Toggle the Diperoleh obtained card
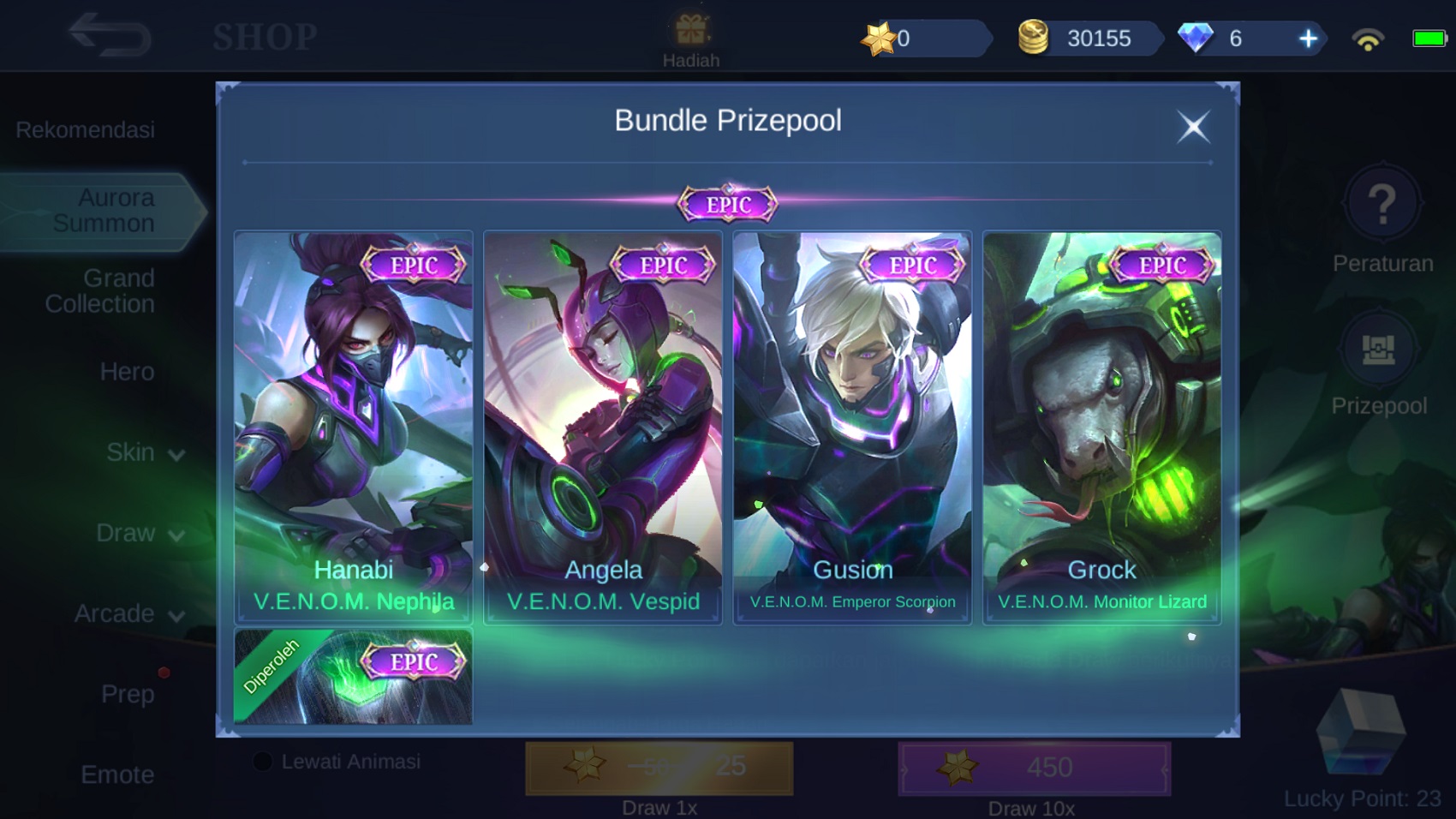 point(352,676)
